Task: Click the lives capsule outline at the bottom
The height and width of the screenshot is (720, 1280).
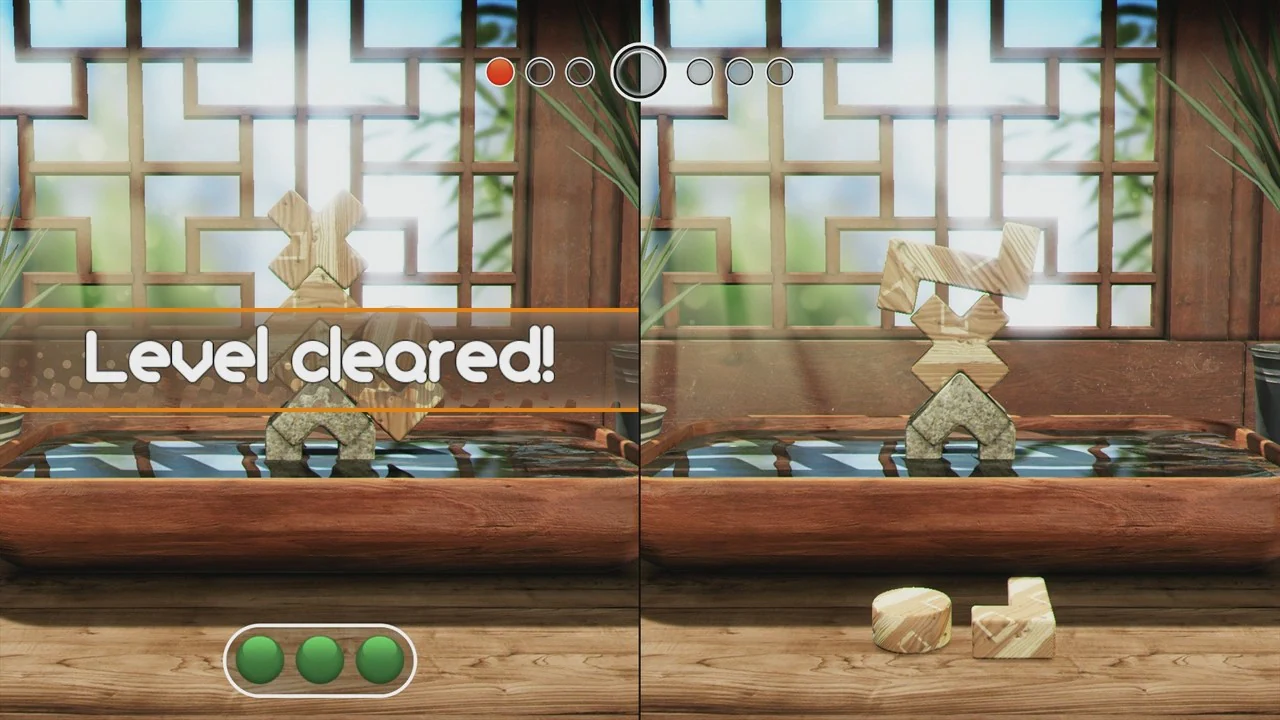Action: (x=320, y=660)
